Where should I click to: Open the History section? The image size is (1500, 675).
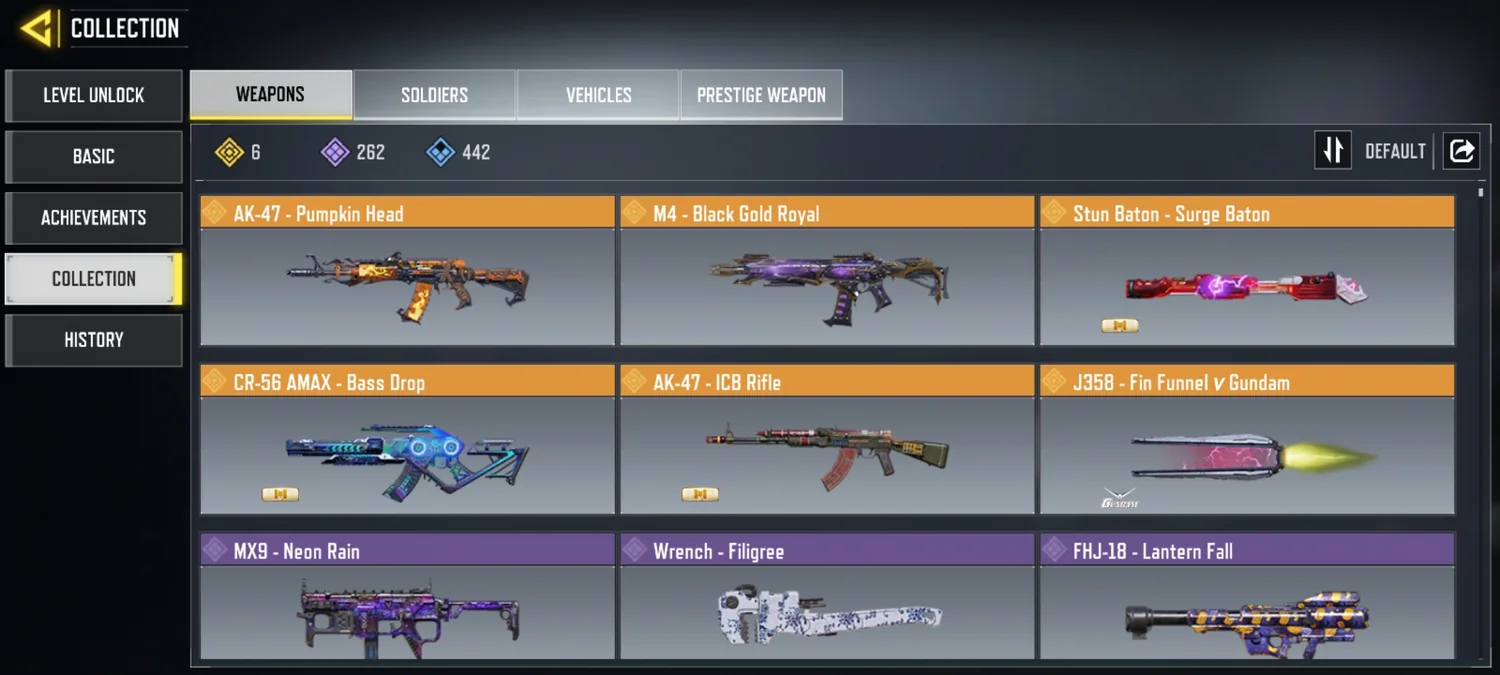point(94,340)
